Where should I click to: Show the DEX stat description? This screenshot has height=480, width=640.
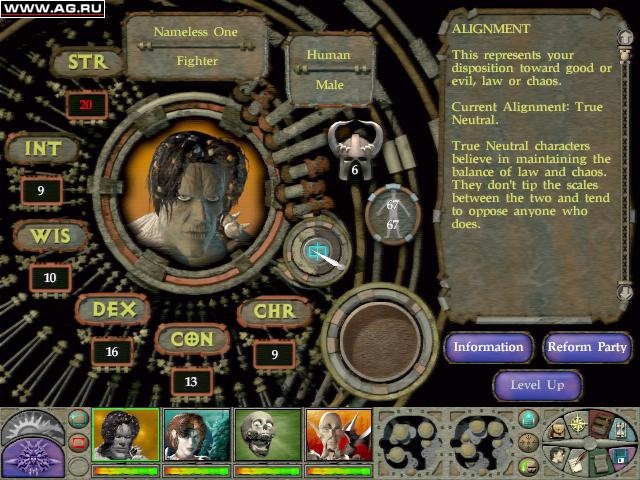click(x=113, y=310)
